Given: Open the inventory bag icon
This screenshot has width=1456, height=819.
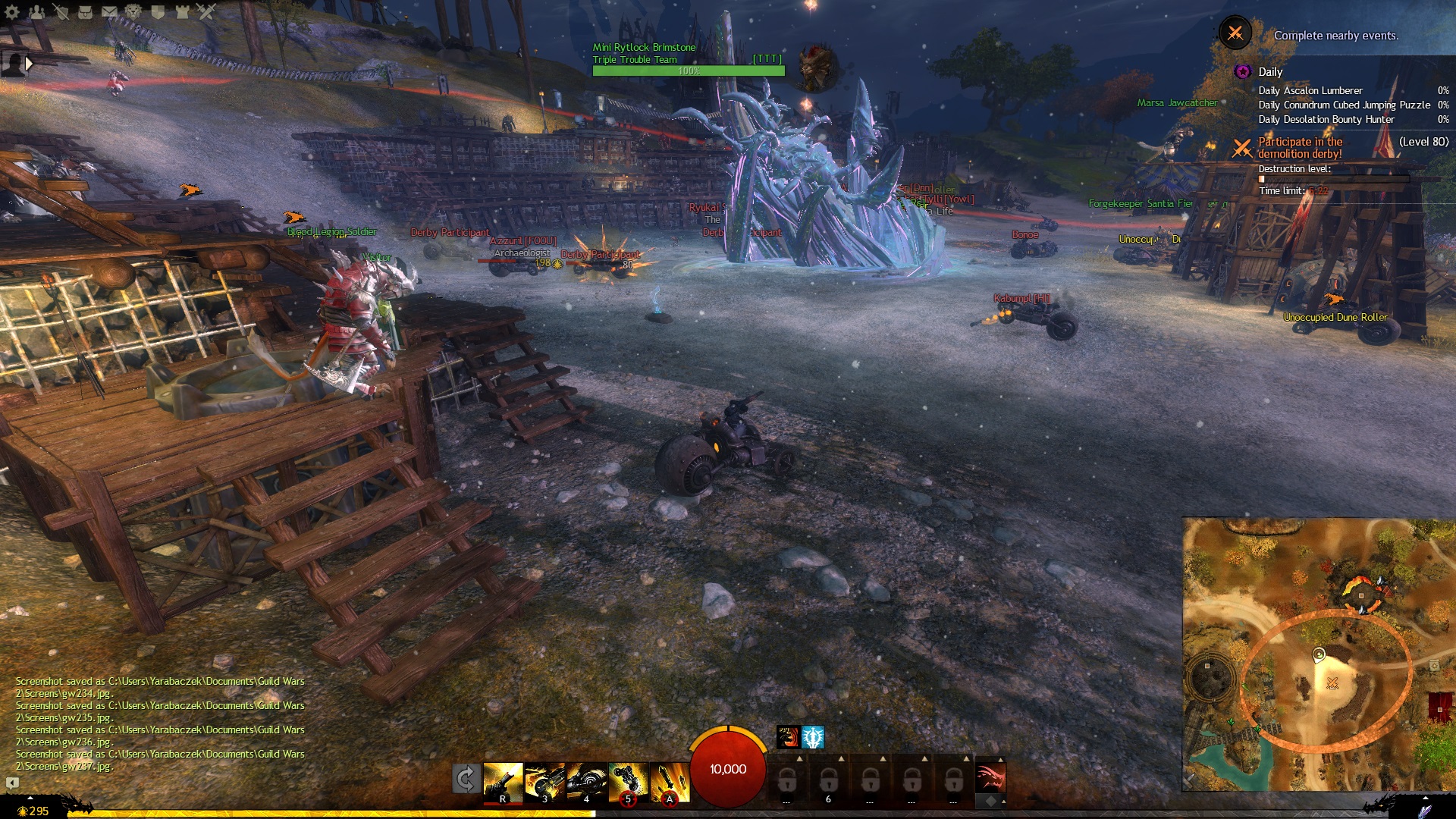Looking at the screenshot, I should click(85, 11).
